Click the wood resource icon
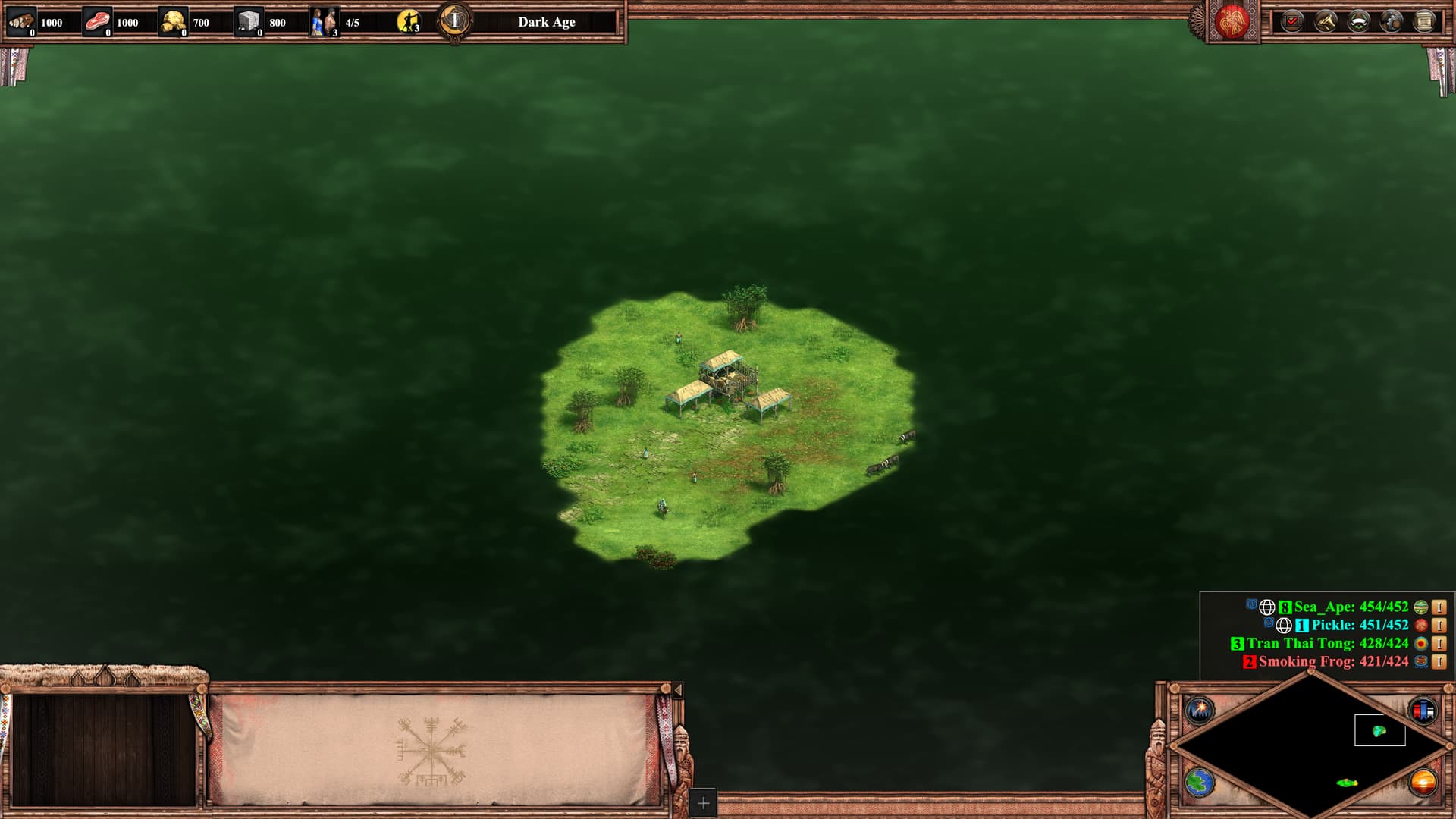Viewport: 1456px width, 819px height. coord(21,22)
